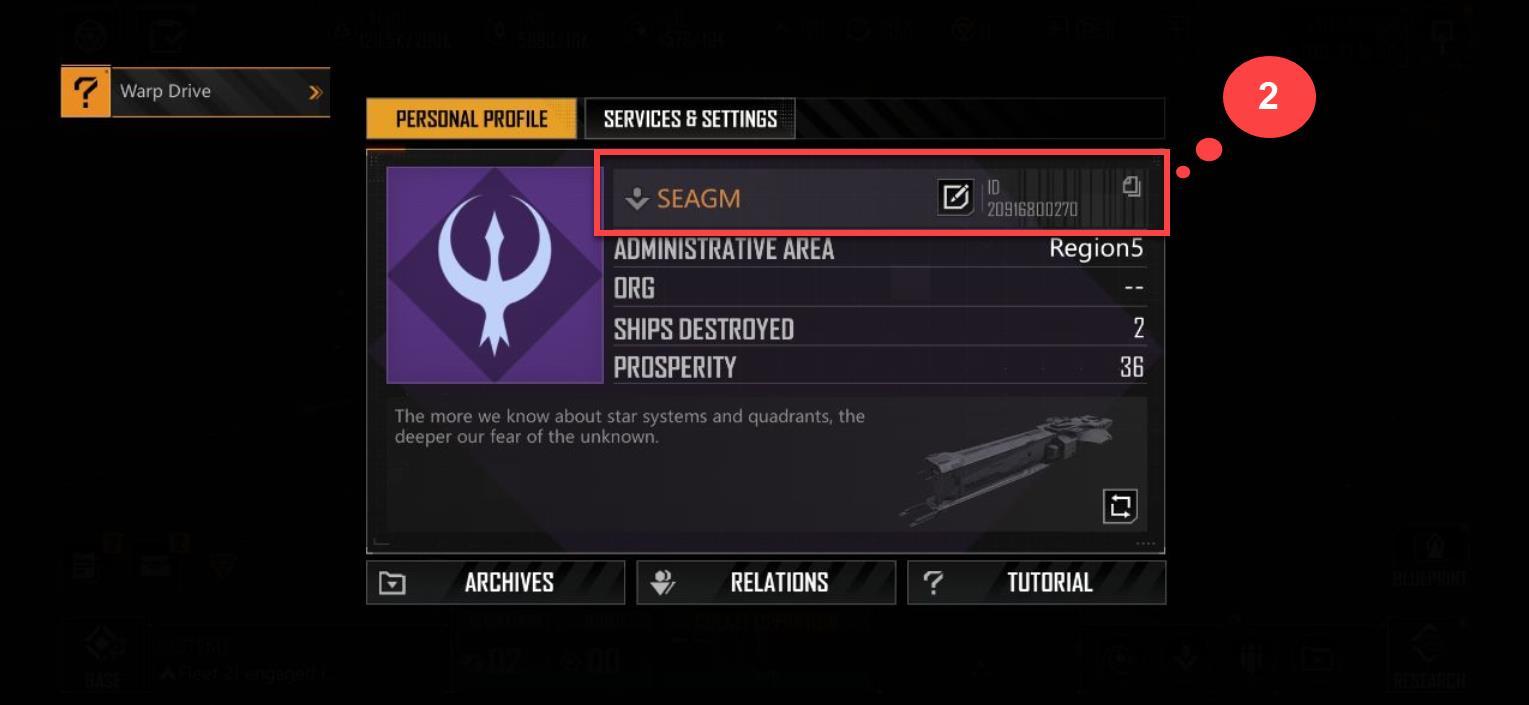Click the purple phoenix avatar emblem
1529x705 pixels.
point(494,274)
